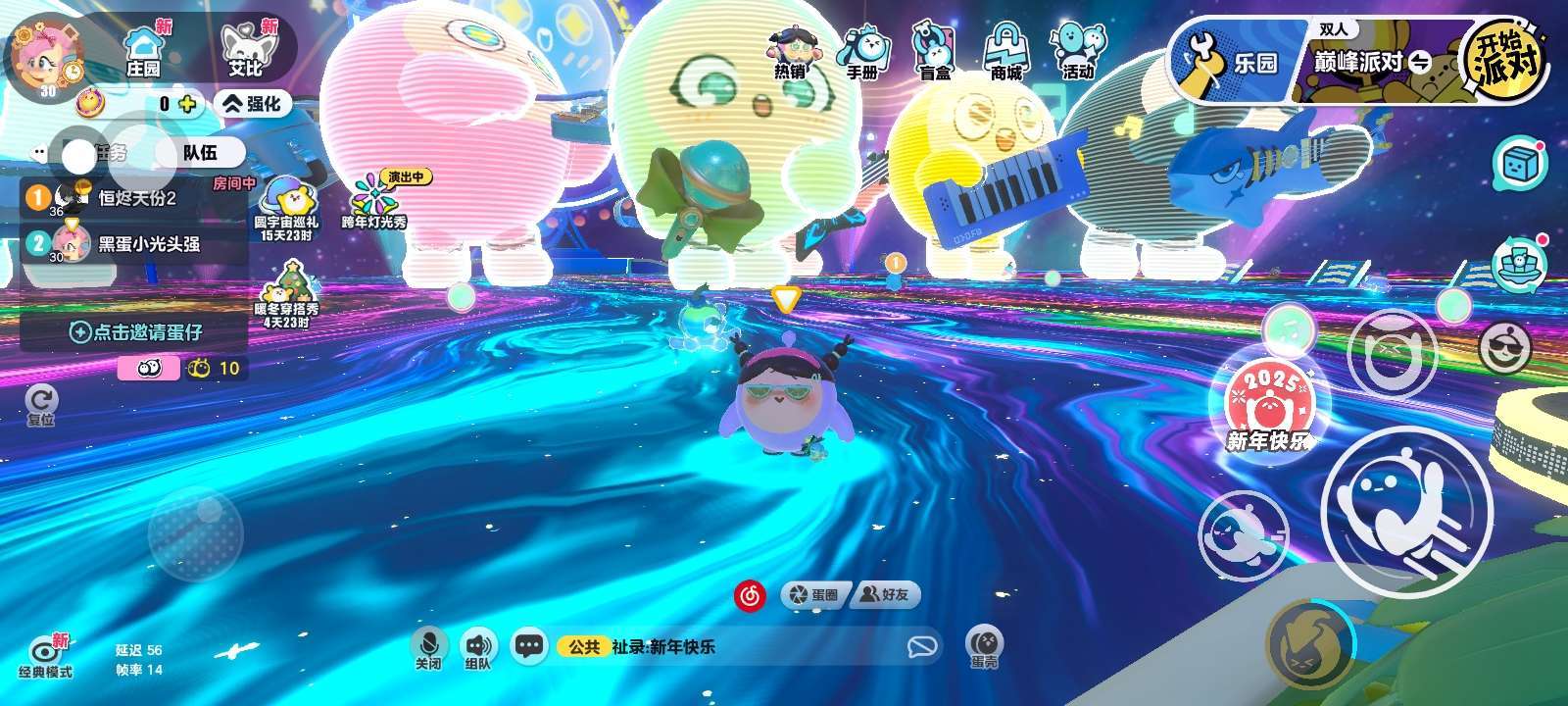Toggle the microphone 关闭 button
This screenshot has width=1568, height=706.
click(428, 647)
